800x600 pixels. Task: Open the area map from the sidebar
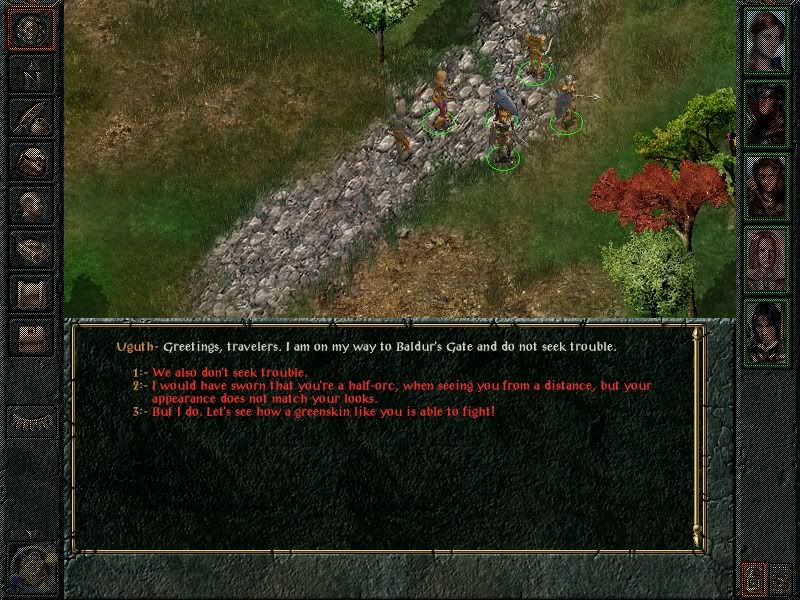(x=31, y=72)
